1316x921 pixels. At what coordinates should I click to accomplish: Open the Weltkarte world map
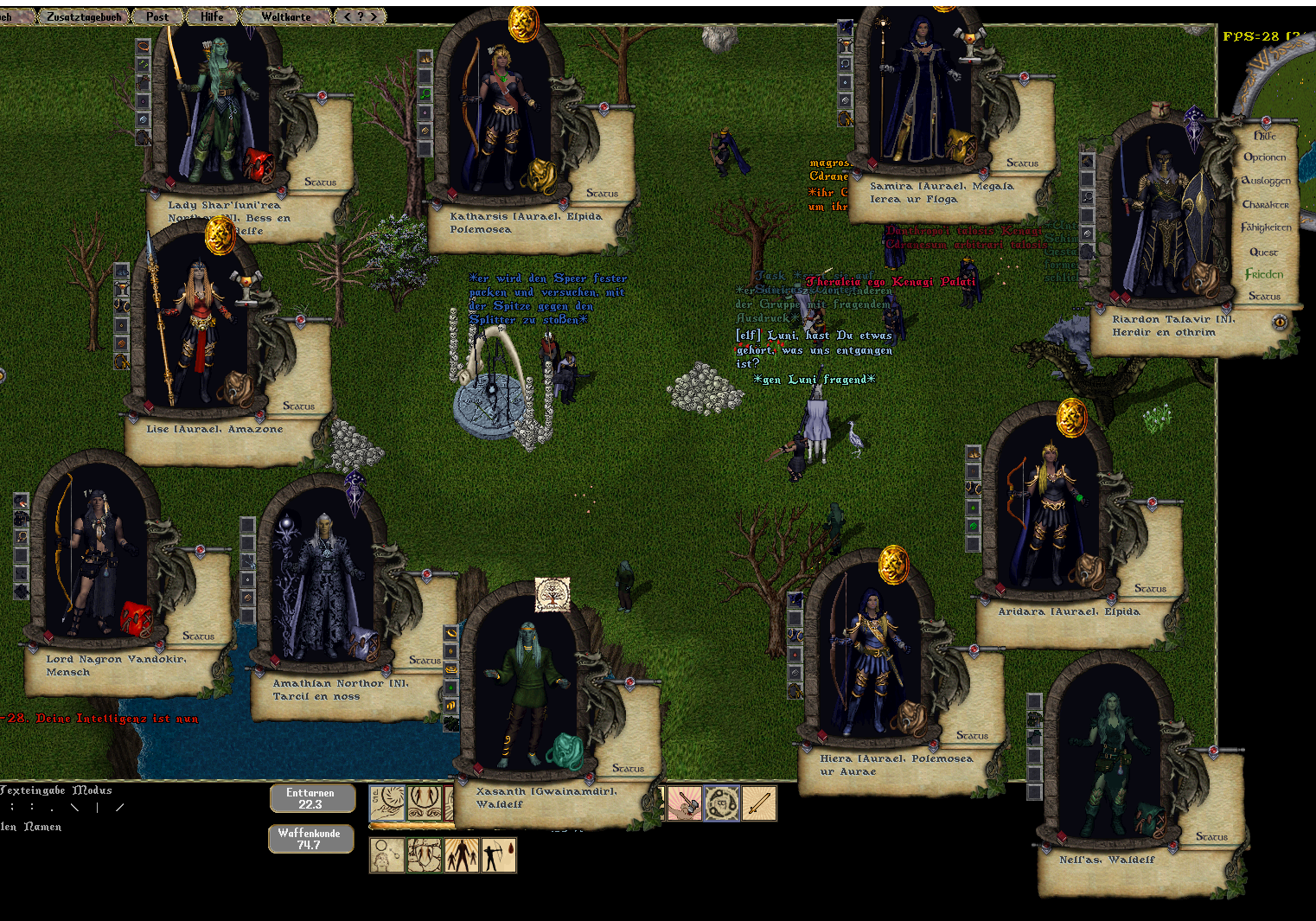coord(286,16)
